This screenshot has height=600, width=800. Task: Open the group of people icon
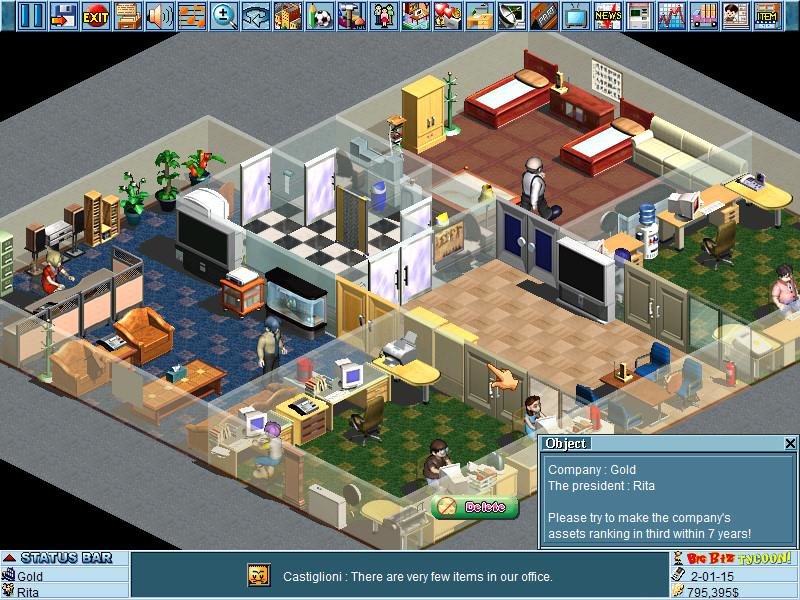384,15
